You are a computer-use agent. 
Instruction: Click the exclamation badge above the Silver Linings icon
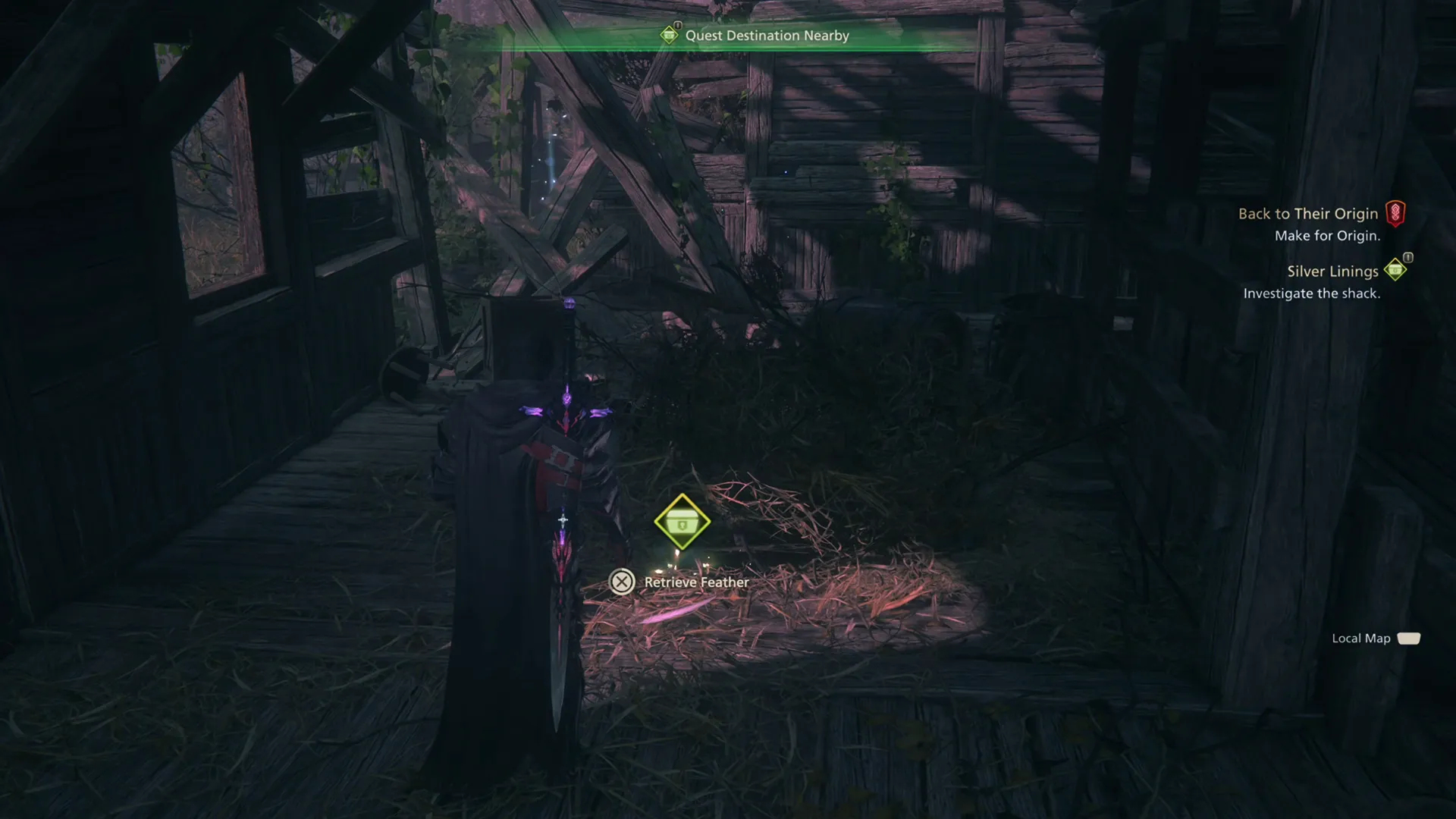click(x=1407, y=259)
